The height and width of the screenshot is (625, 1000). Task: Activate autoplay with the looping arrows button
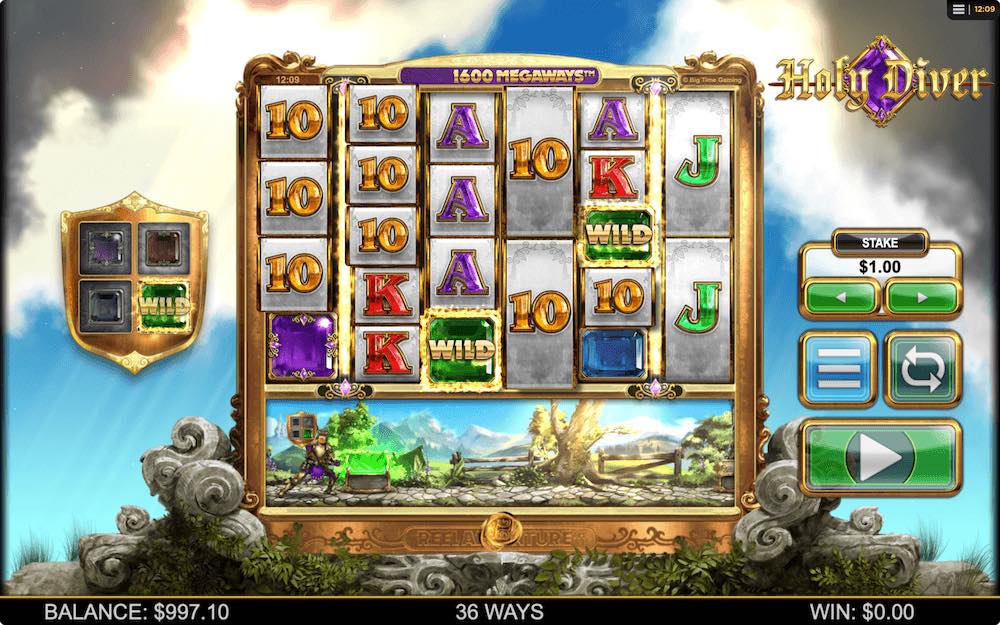(x=922, y=368)
